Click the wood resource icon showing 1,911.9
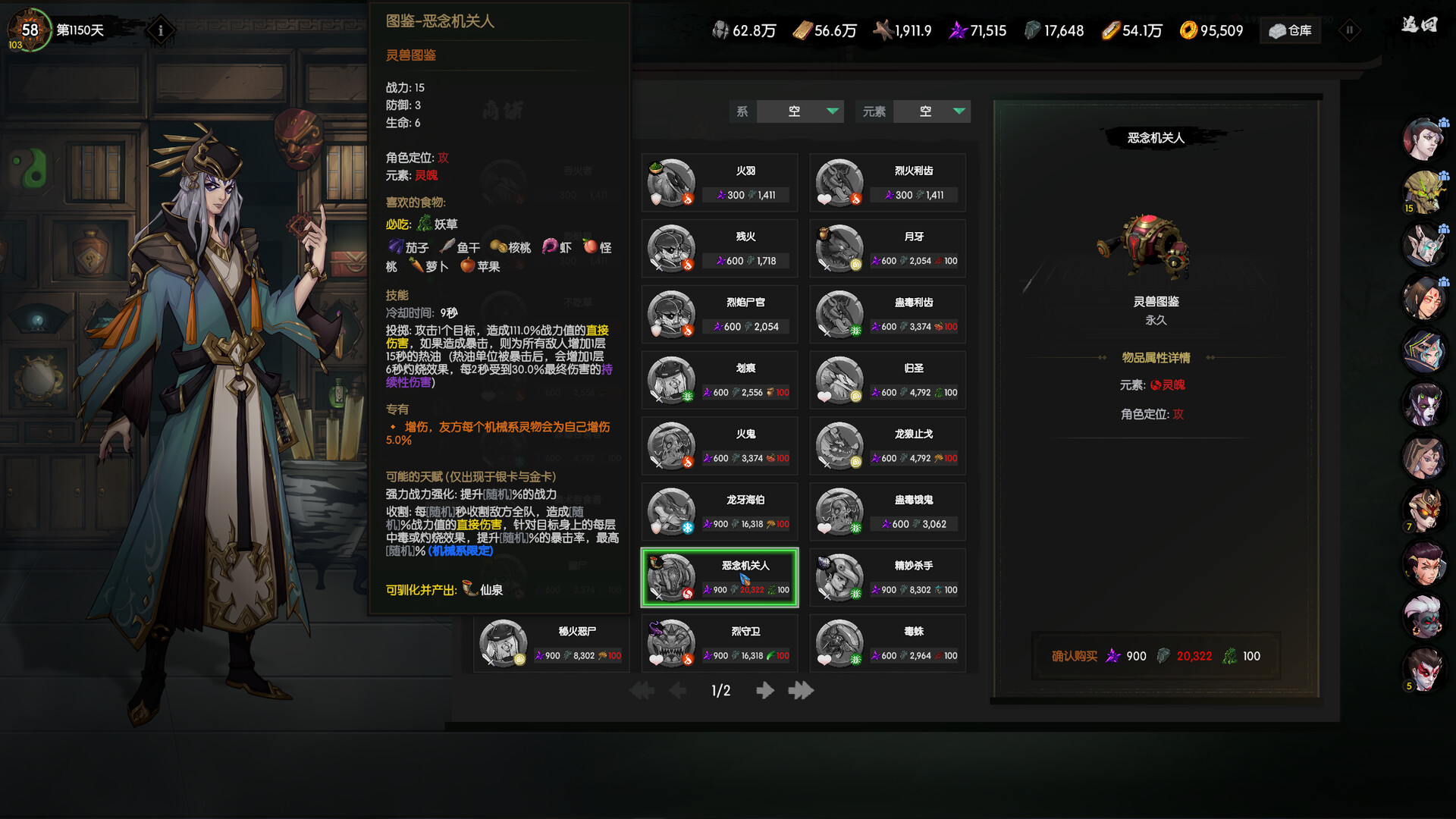Image resolution: width=1456 pixels, height=819 pixels. click(881, 30)
